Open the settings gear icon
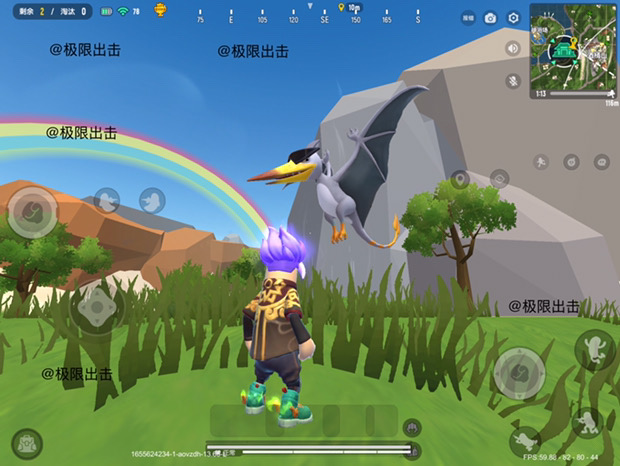 click(x=513, y=18)
